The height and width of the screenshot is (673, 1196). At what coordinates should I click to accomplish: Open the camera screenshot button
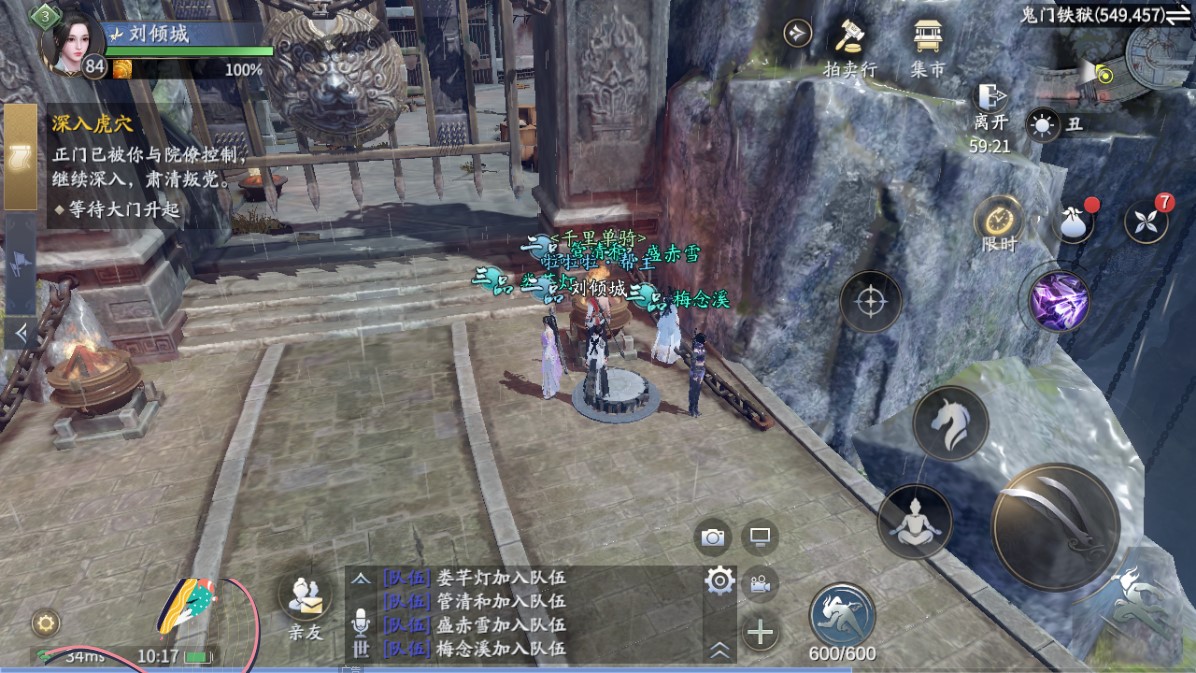tap(713, 537)
